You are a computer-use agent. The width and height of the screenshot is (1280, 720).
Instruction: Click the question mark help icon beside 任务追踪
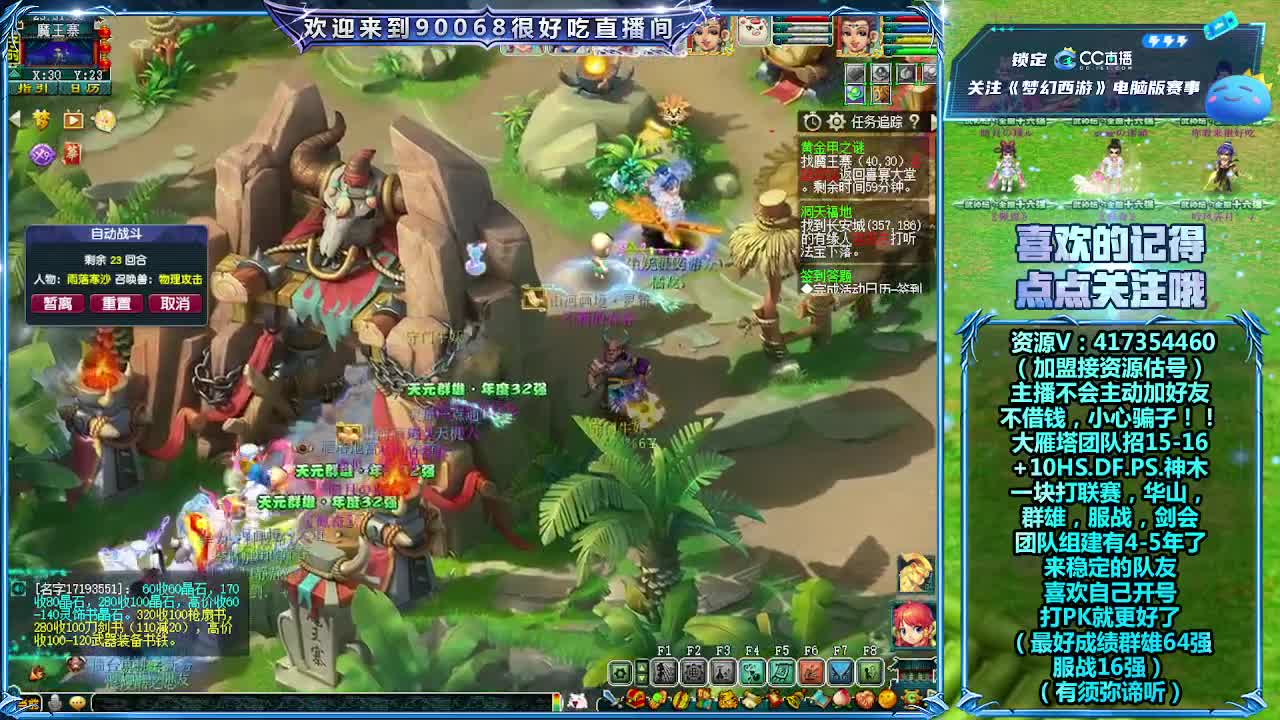[x=915, y=122]
